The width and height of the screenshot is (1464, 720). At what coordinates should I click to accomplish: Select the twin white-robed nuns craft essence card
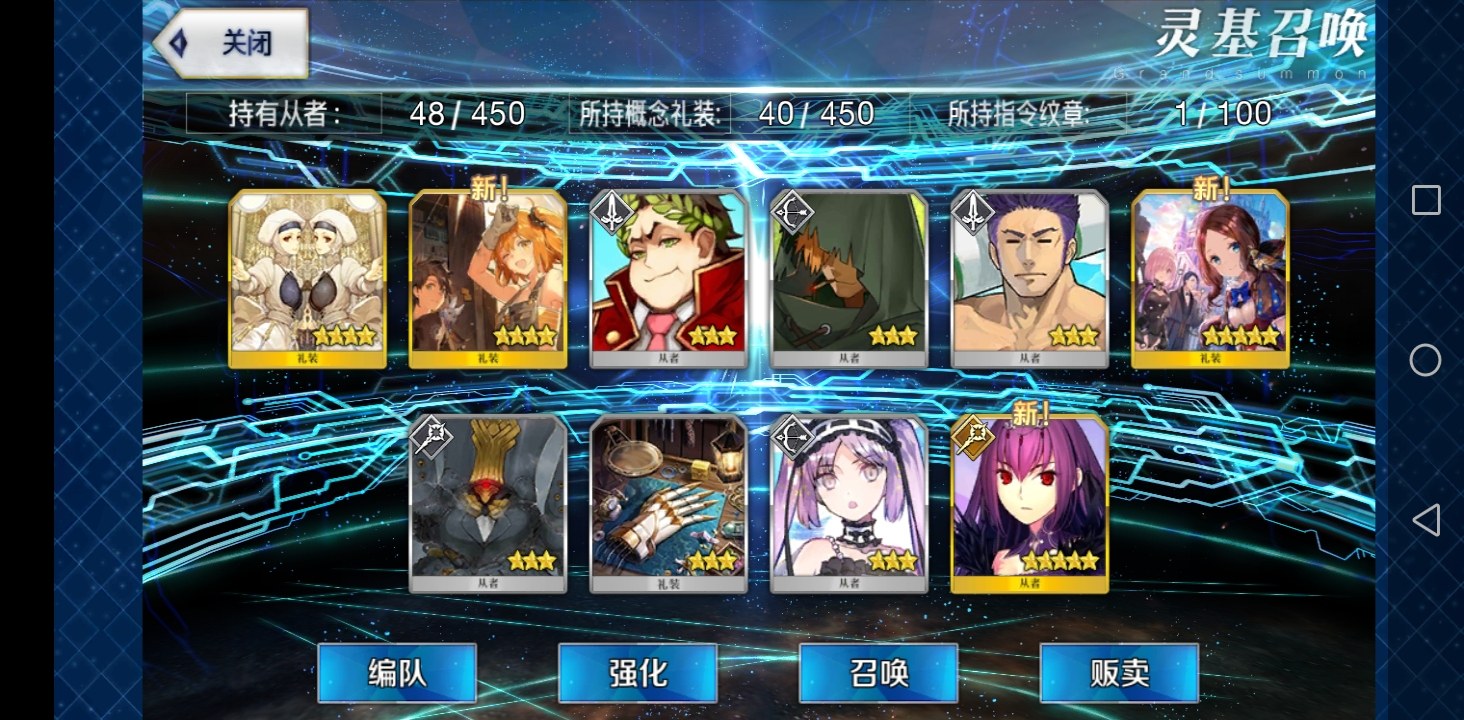tap(307, 278)
